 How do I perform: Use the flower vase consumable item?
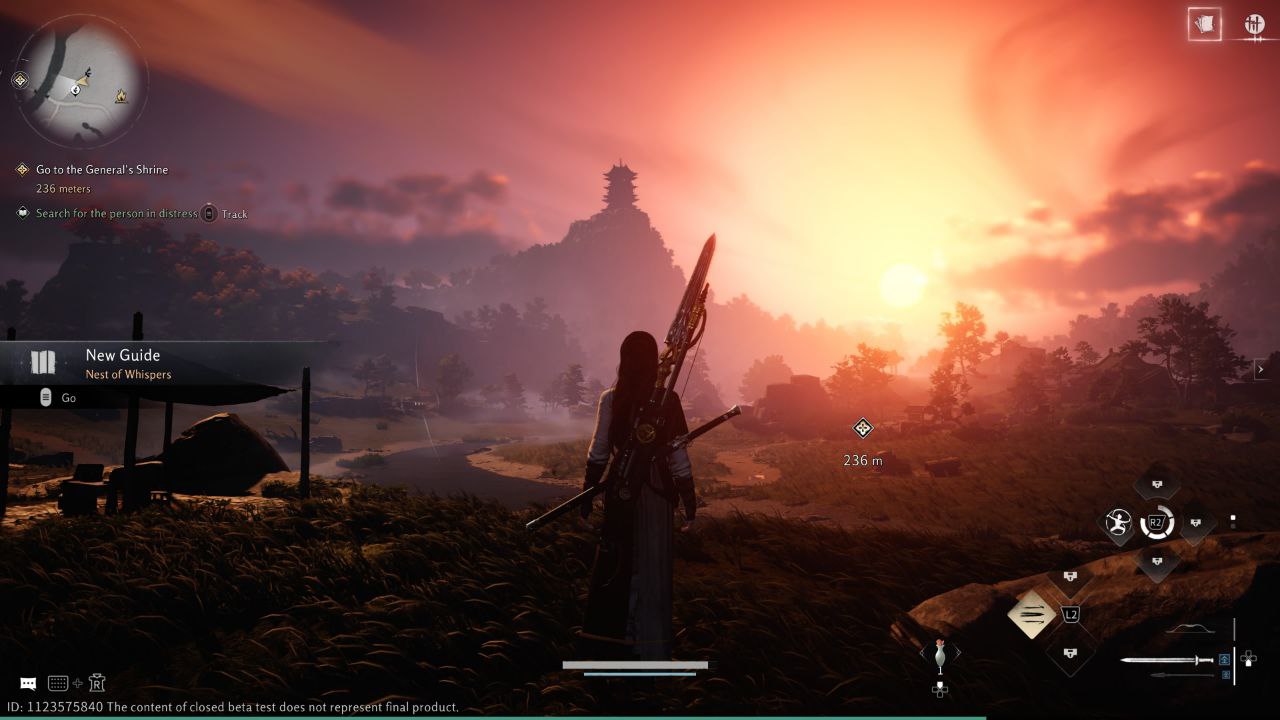click(939, 655)
